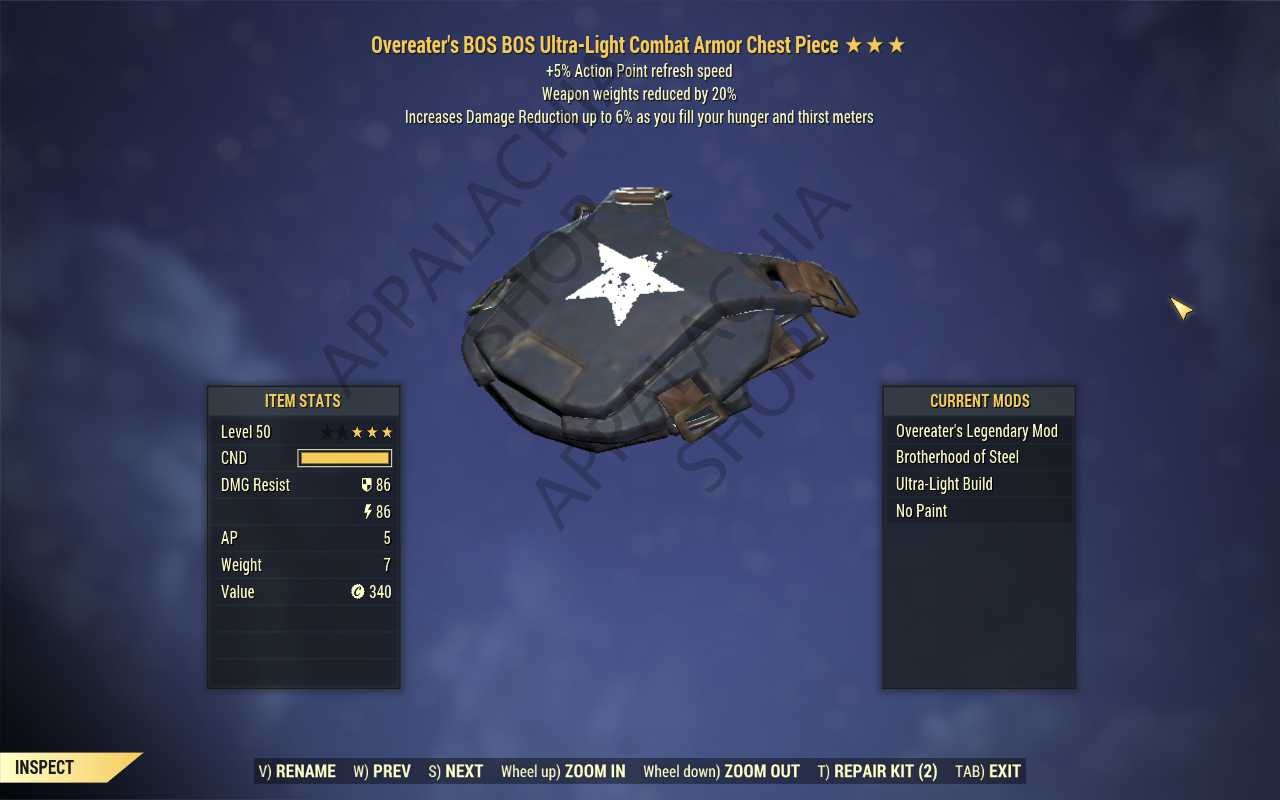
Task: Select the Overeater's Legendary Mod row
Action: pos(977,431)
